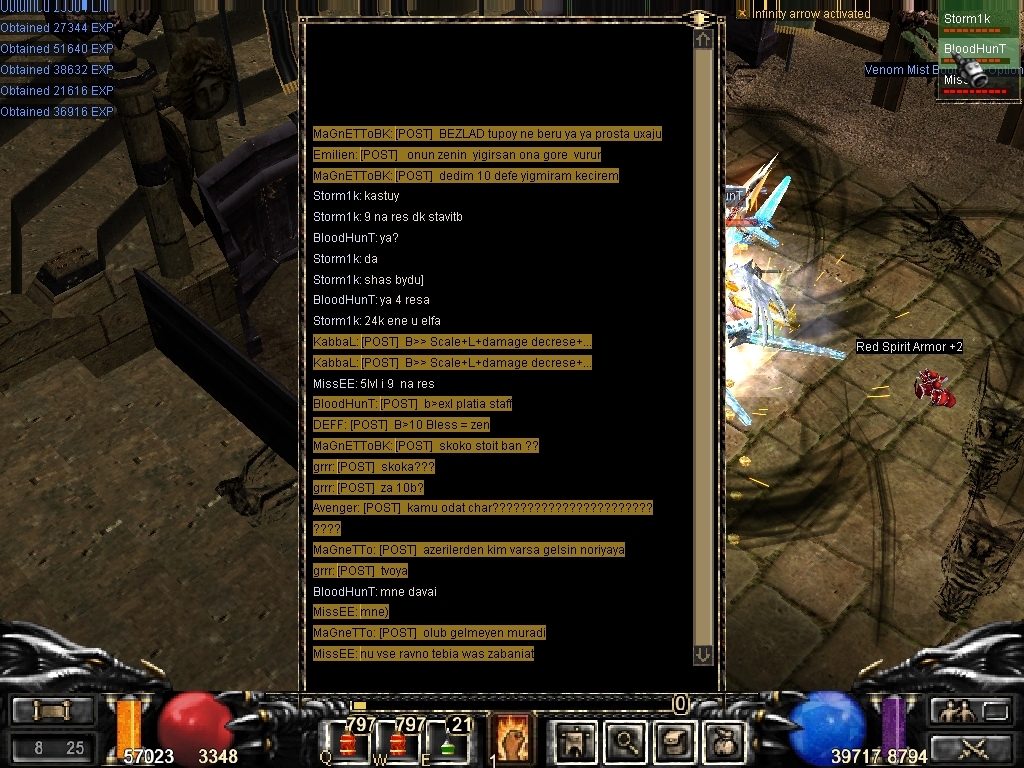Open the sack-shaped inventory button
The width and height of the screenshot is (1024, 768).
pos(725,741)
